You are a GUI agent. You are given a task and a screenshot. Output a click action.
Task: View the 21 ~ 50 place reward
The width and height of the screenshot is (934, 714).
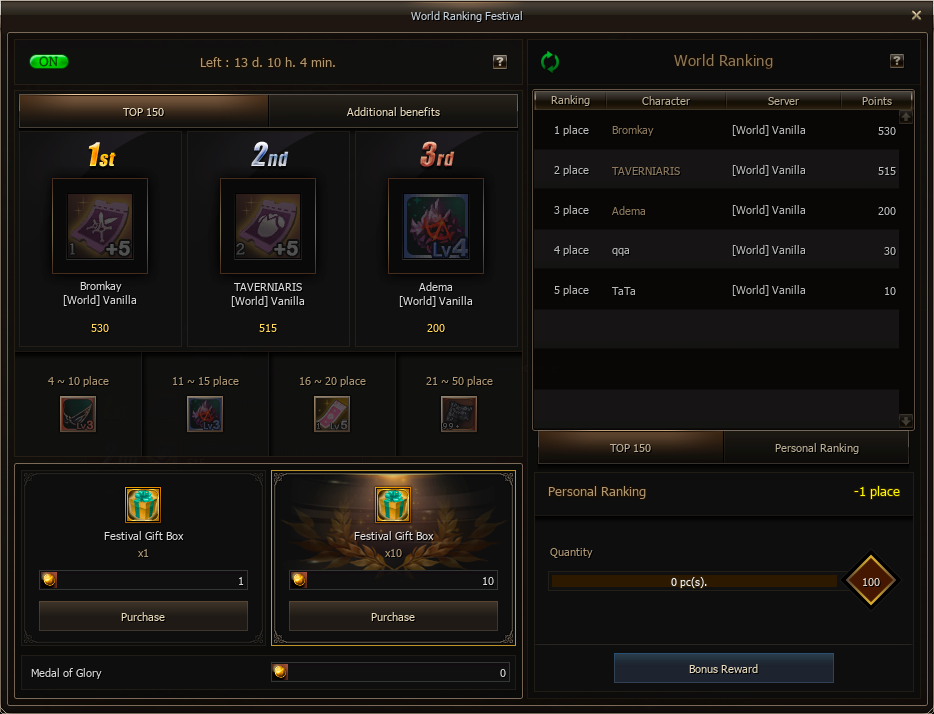click(x=459, y=413)
